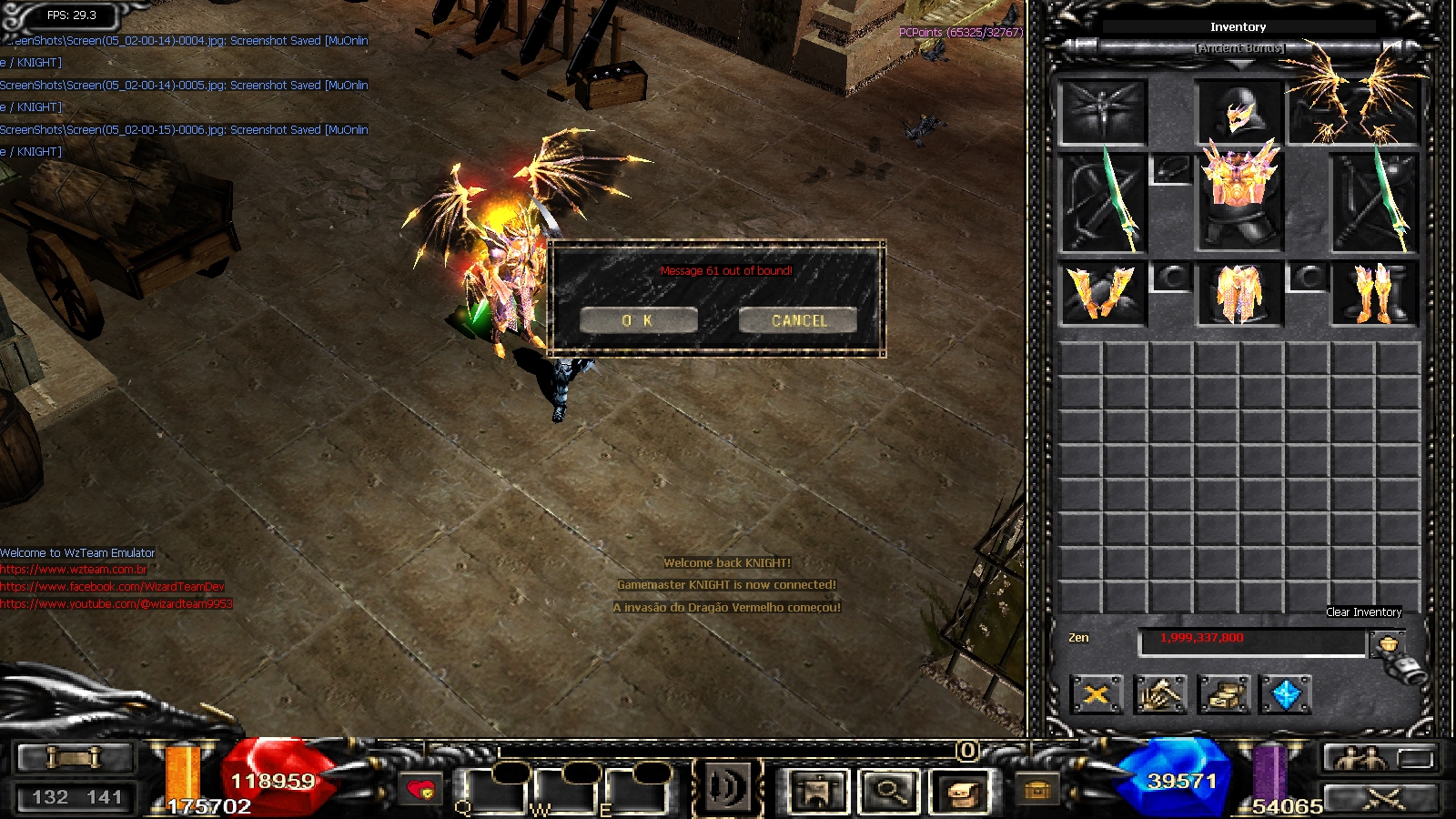This screenshot has height=819, width=1456.
Task: Select the left-hand green sword slot
Action: tap(1103, 203)
